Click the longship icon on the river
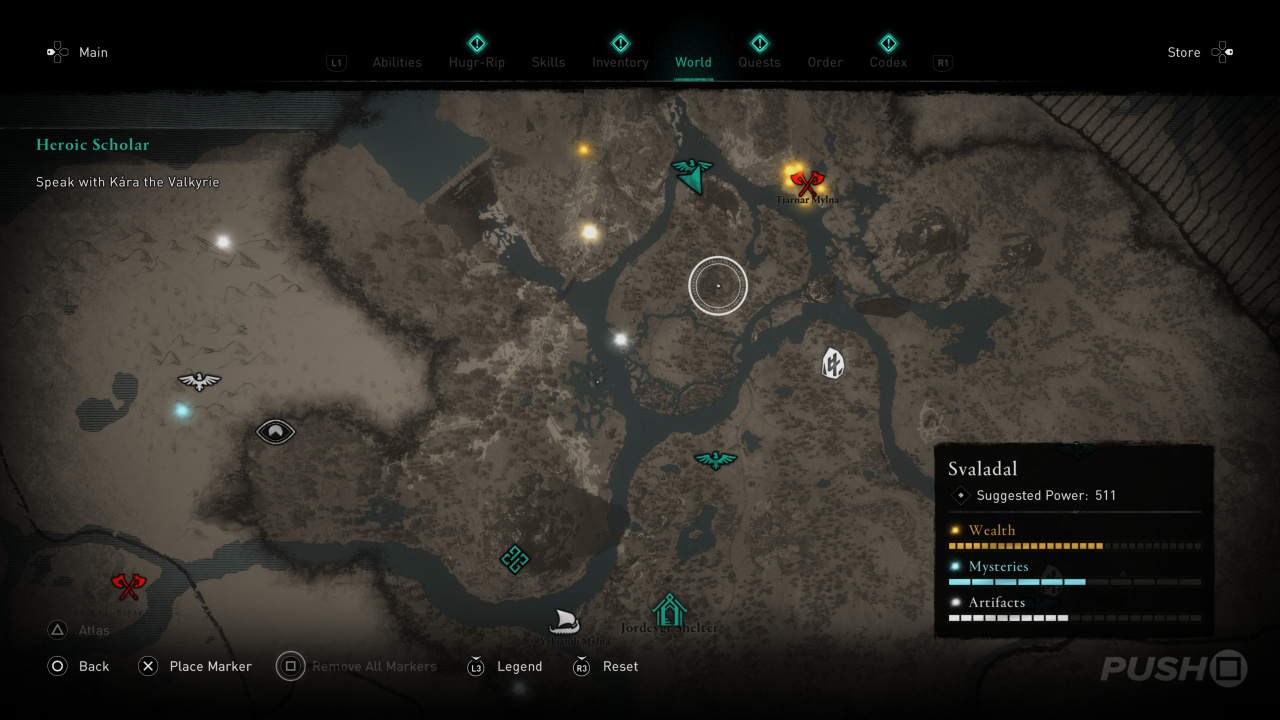1280x720 pixels. click(564, 620)
